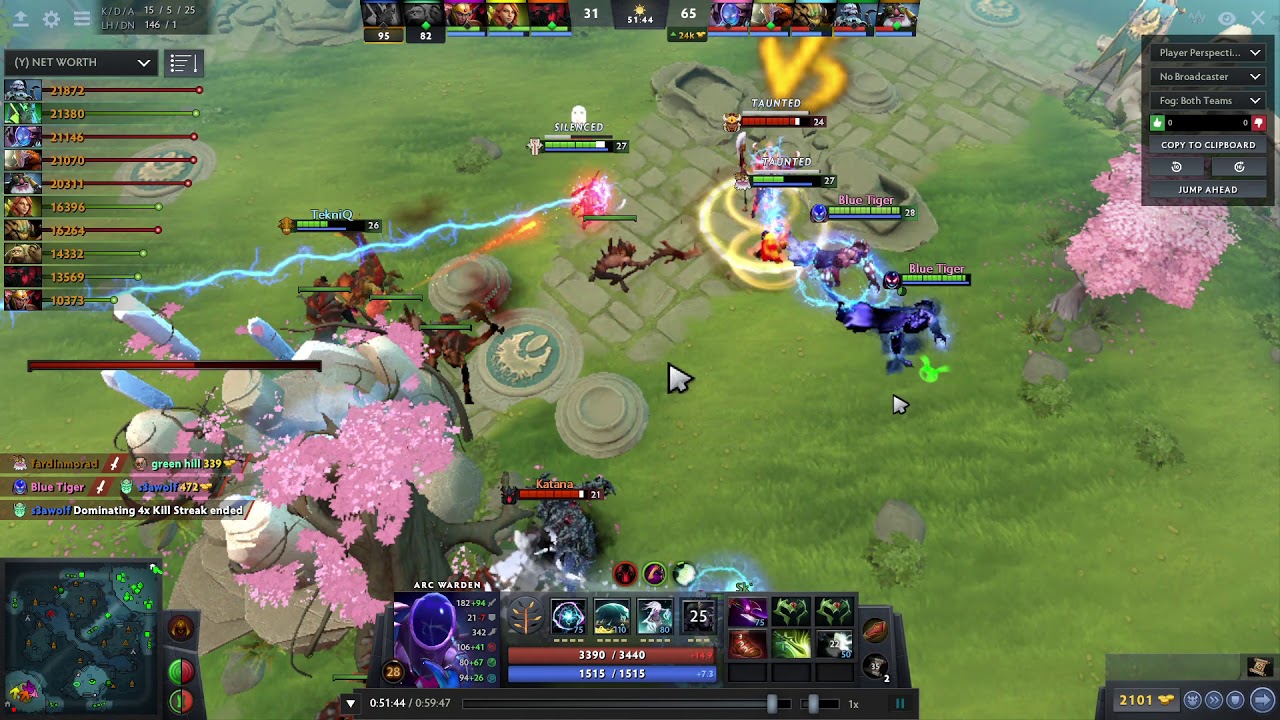The image size is (1280, 720).
Task: Collapse the replay bar with the down arrow
Action: point(350,703)
